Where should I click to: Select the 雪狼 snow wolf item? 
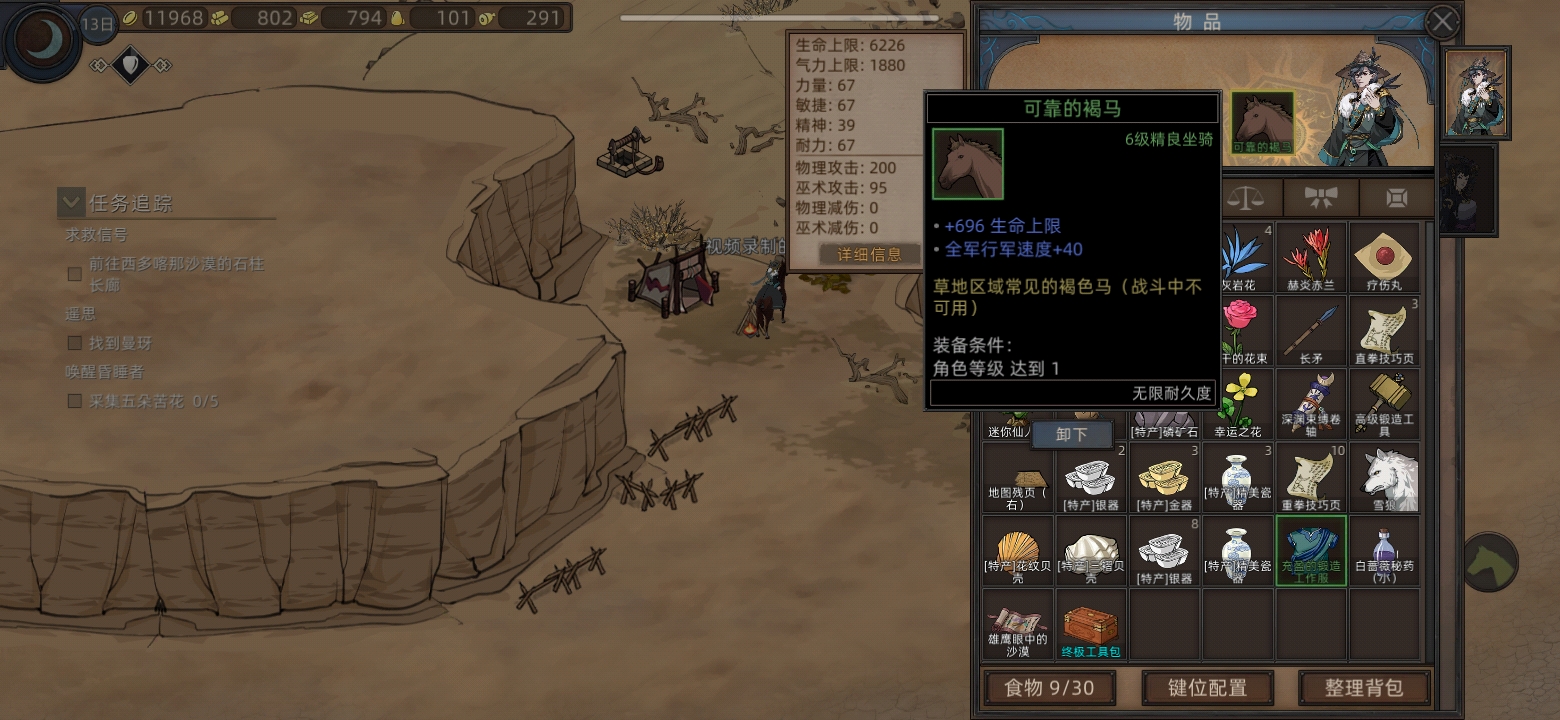(1384, 478)
